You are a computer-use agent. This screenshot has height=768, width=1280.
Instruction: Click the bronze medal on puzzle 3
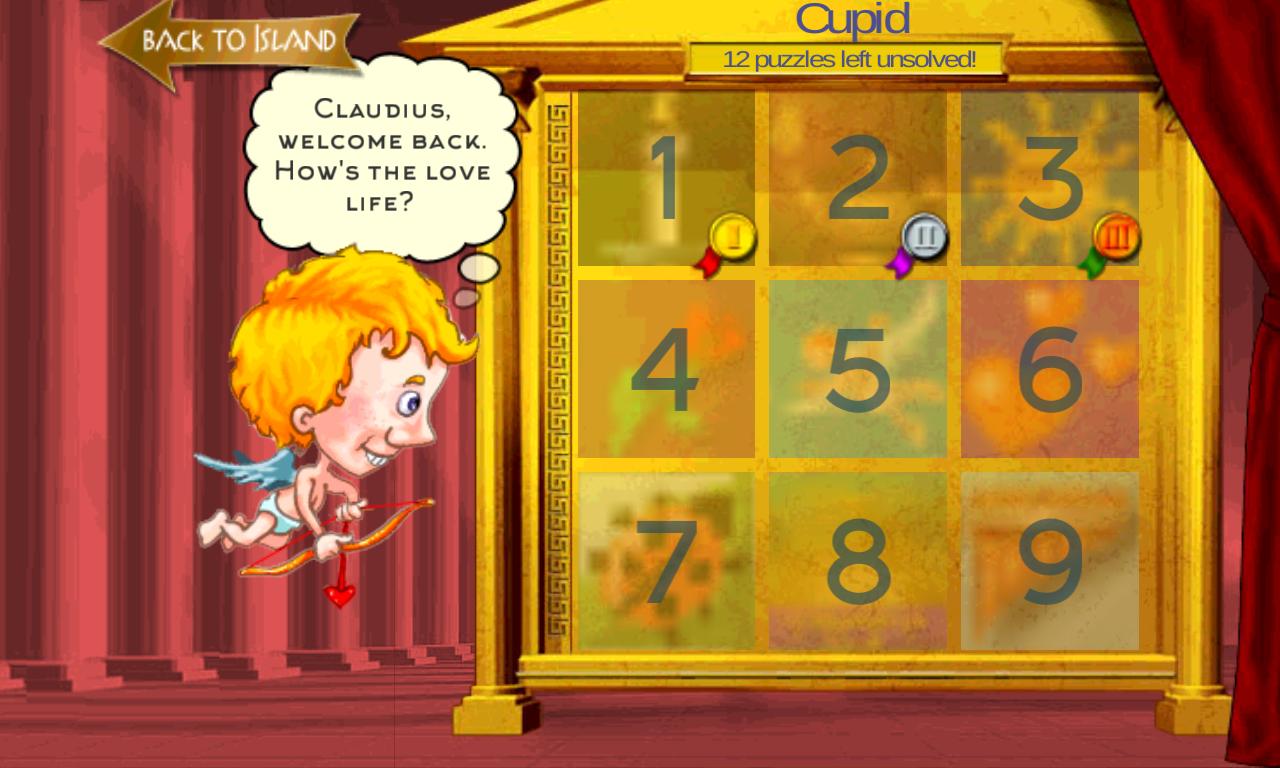tap(1117, 237)
